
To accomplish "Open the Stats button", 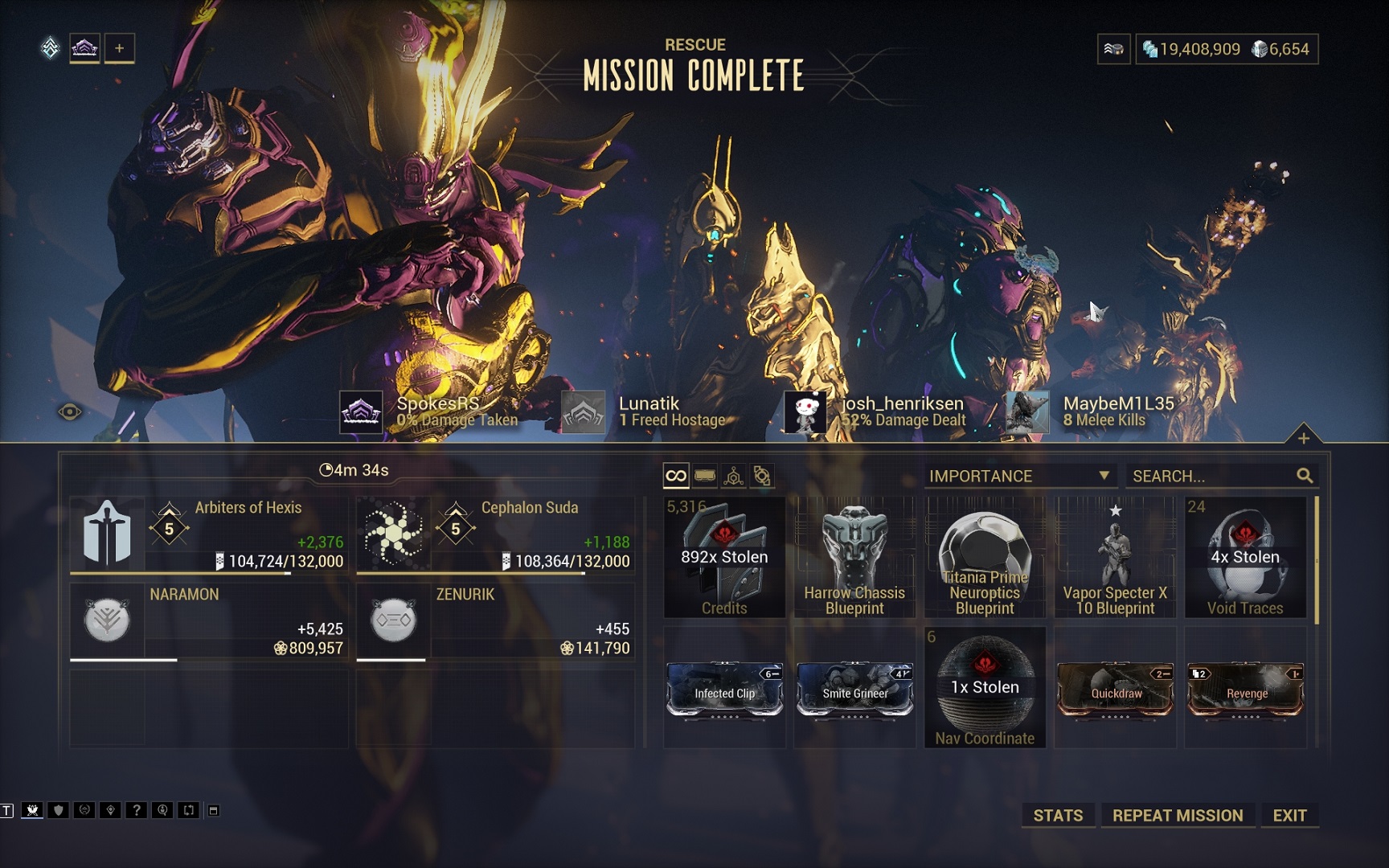I will pos(1058,815).
